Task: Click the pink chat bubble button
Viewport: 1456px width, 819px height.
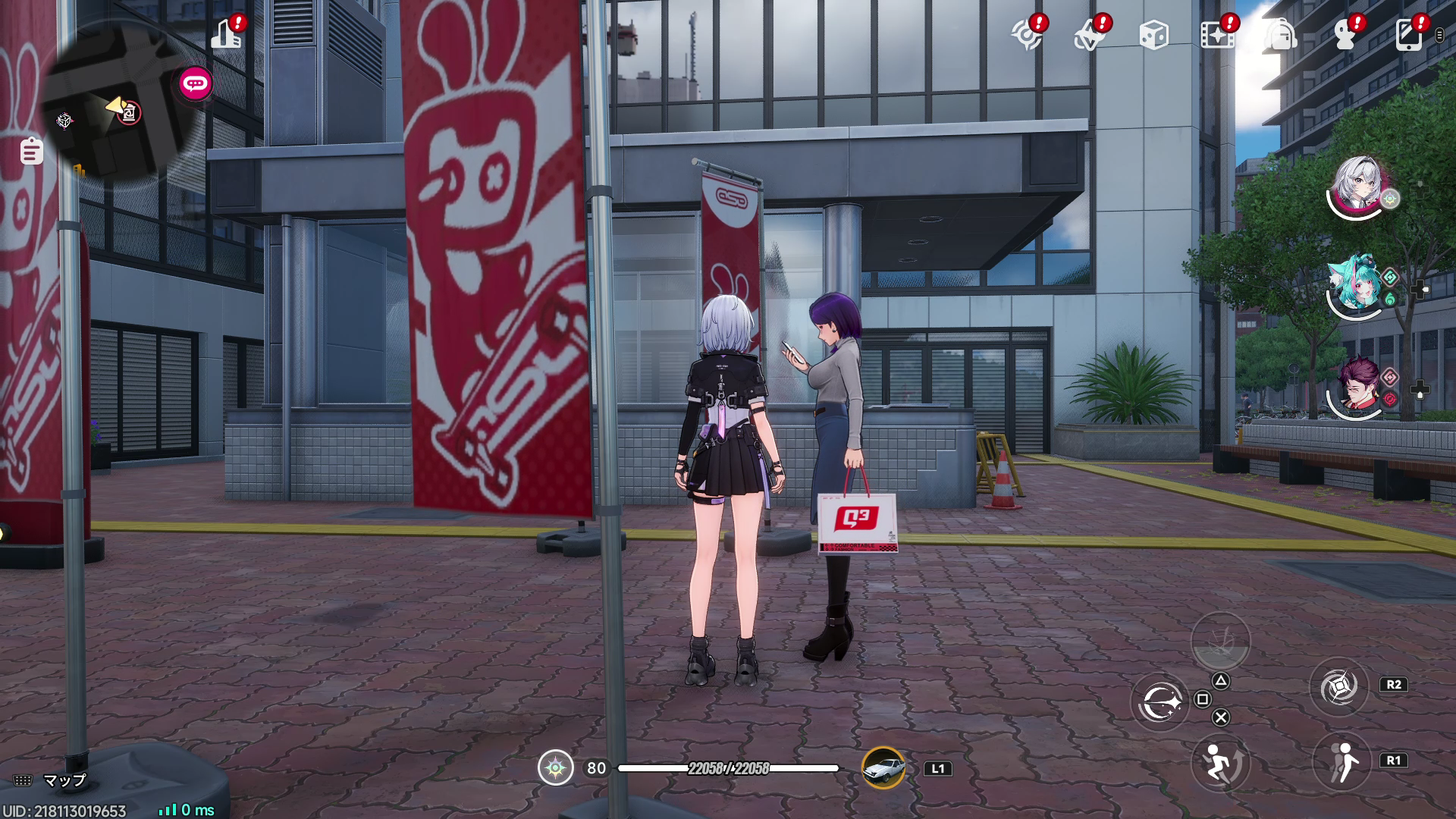Action: [196, 83]
